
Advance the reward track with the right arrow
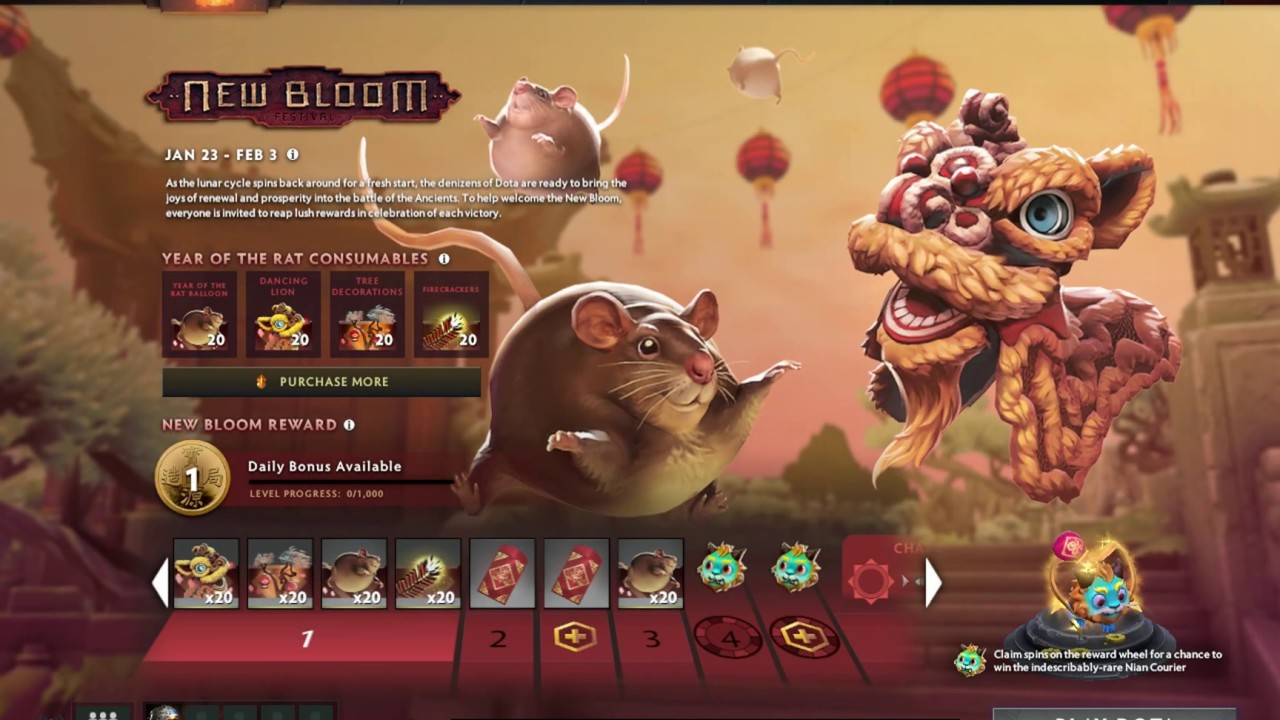(932, 583)
